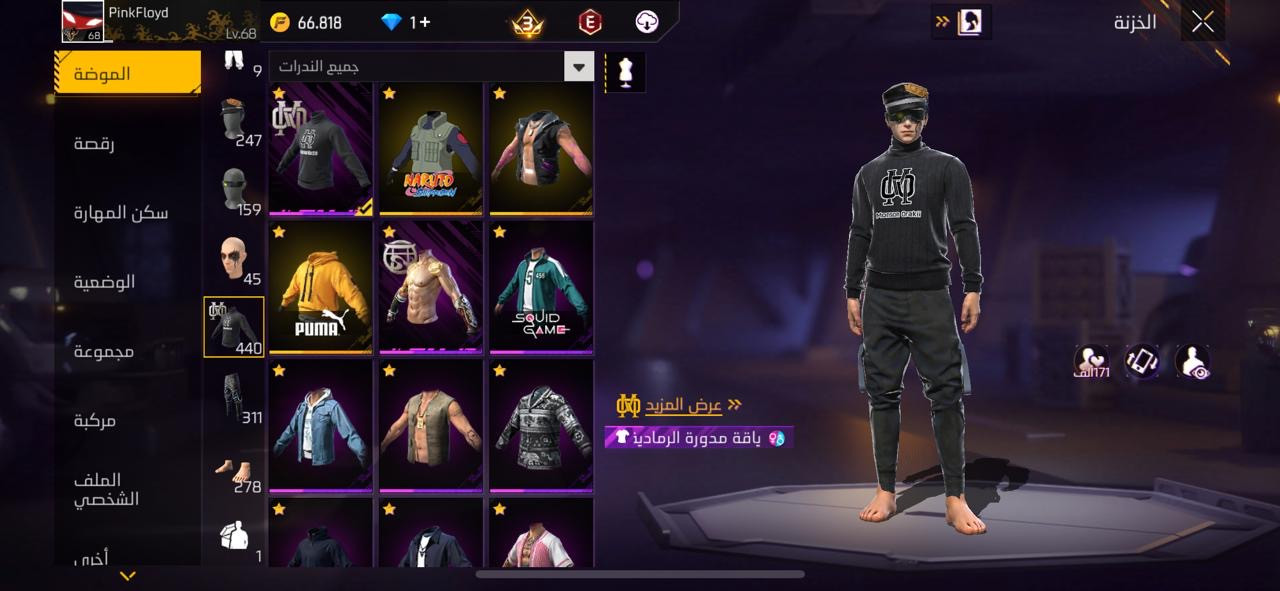Select the الوضعية tab
Screen dimensions: 1280x591
pos(105,282)
